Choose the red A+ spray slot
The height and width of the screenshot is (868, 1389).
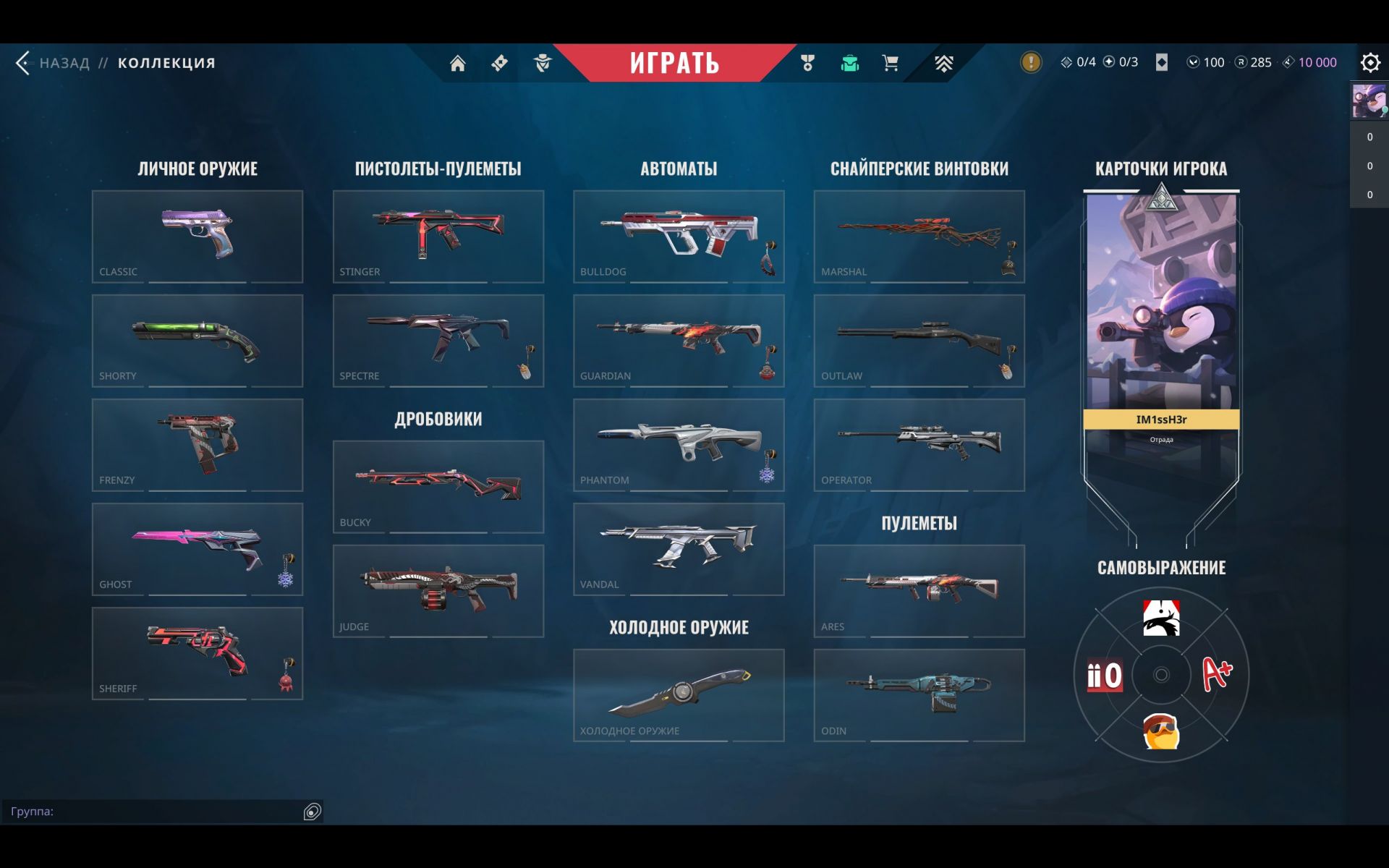1217,674
